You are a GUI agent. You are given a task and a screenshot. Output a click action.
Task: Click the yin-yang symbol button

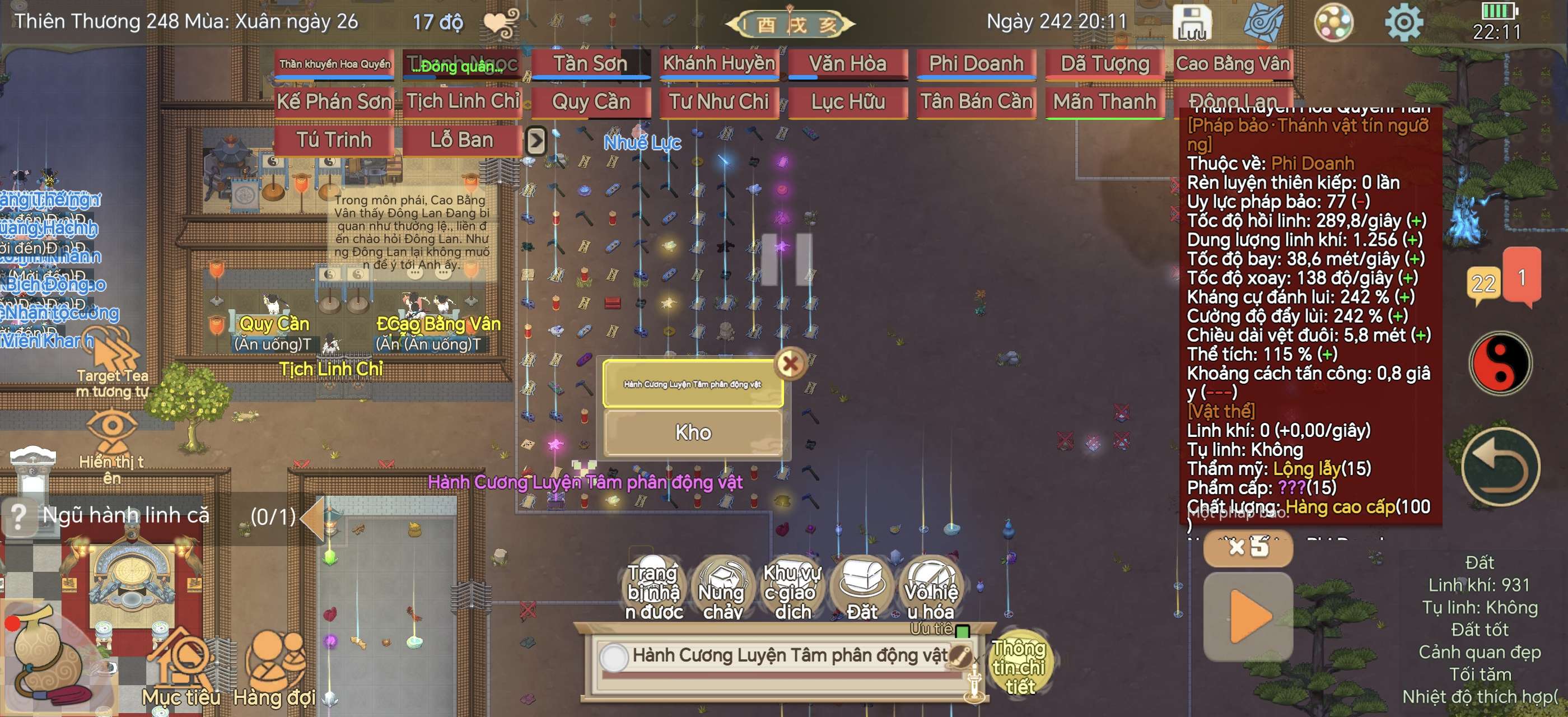pos(1499,364)
